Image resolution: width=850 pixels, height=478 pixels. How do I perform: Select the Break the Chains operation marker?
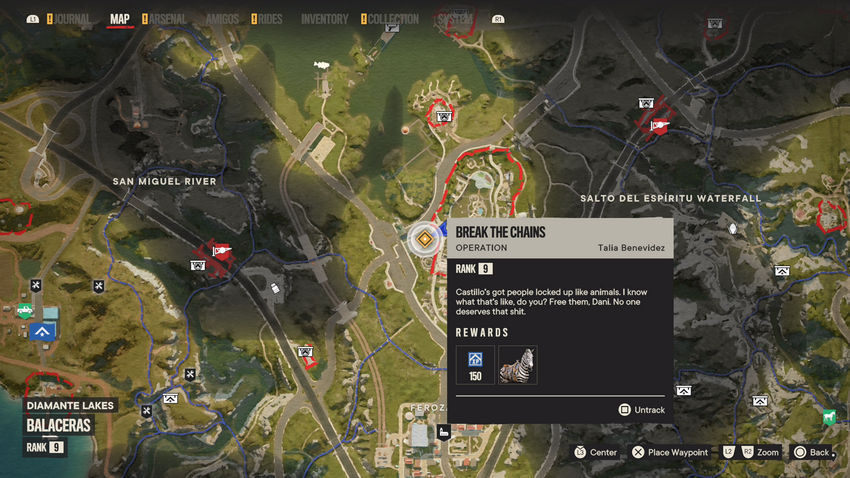(426, 240)
